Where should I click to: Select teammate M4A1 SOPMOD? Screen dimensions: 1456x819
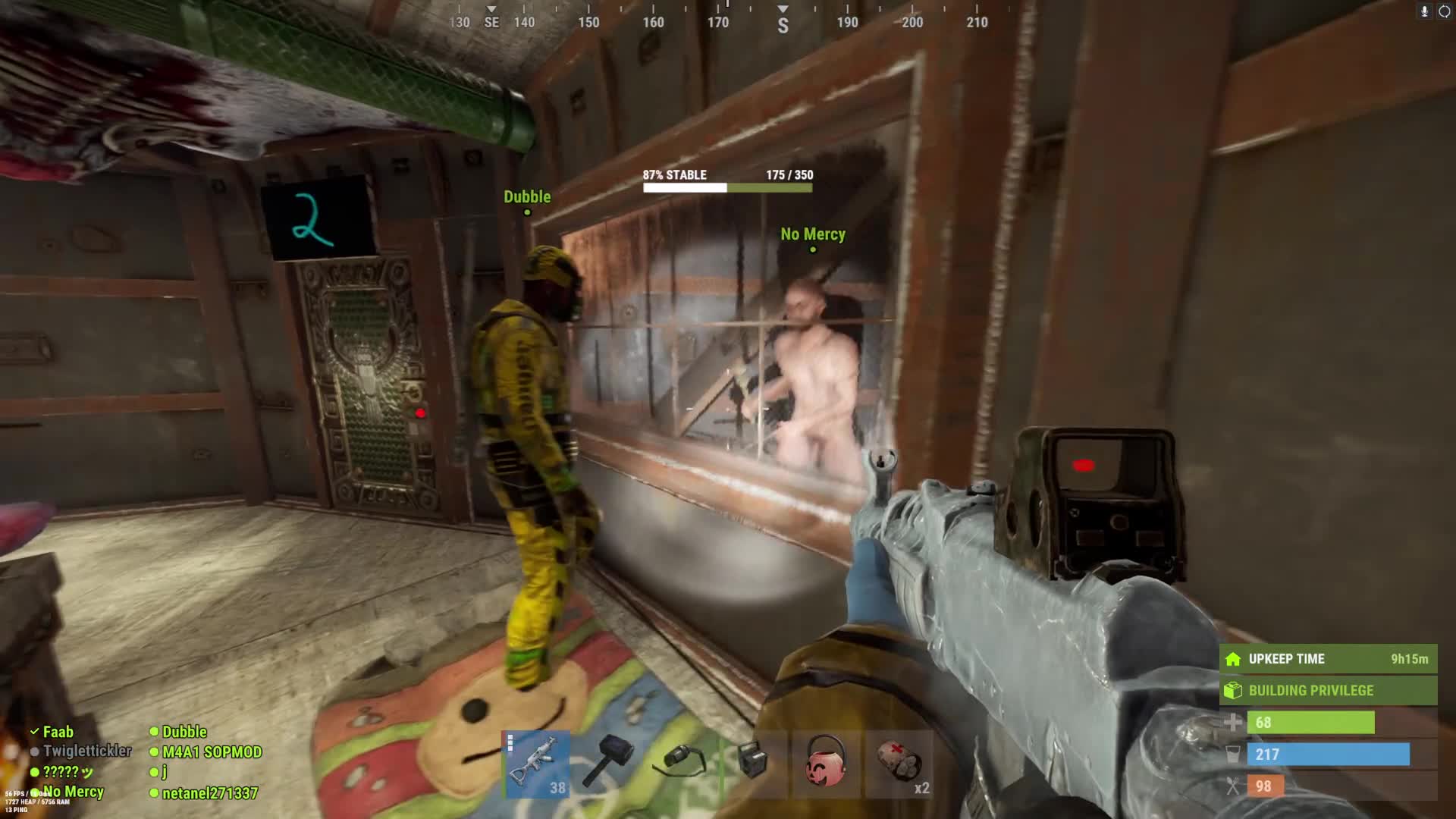212,752
